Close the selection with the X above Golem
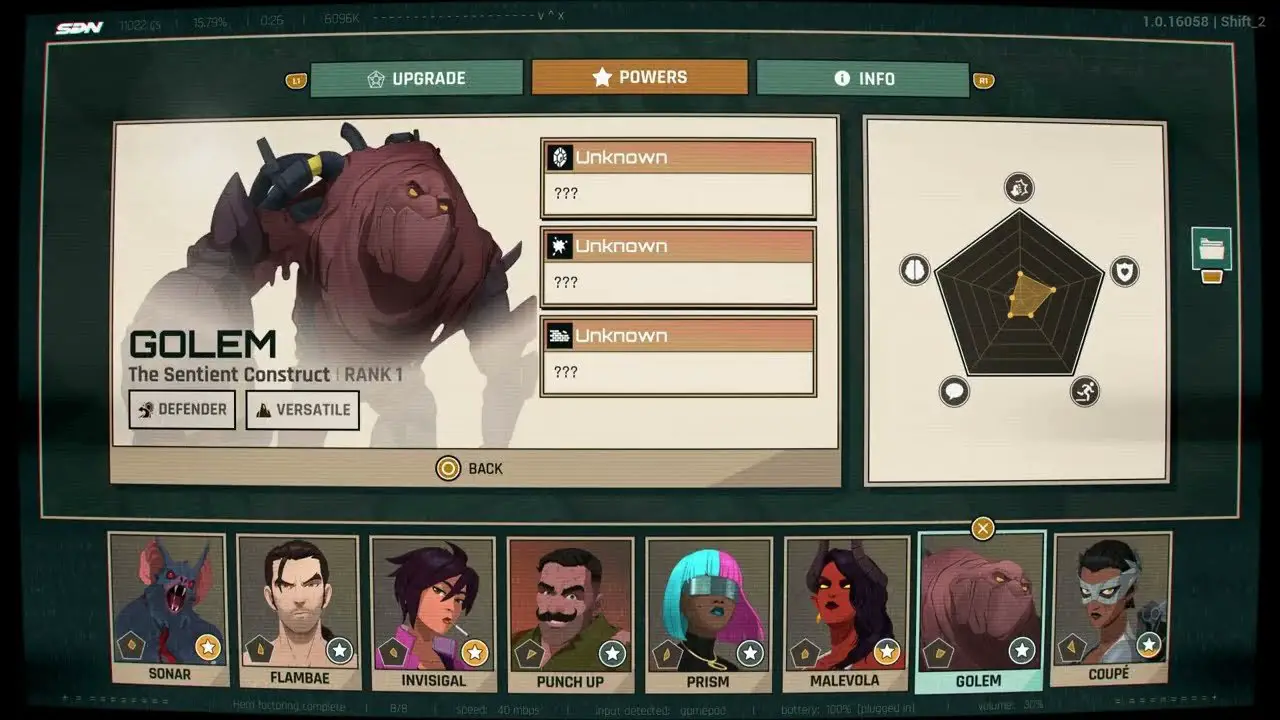1280x720 pixels. coord(983,528)
